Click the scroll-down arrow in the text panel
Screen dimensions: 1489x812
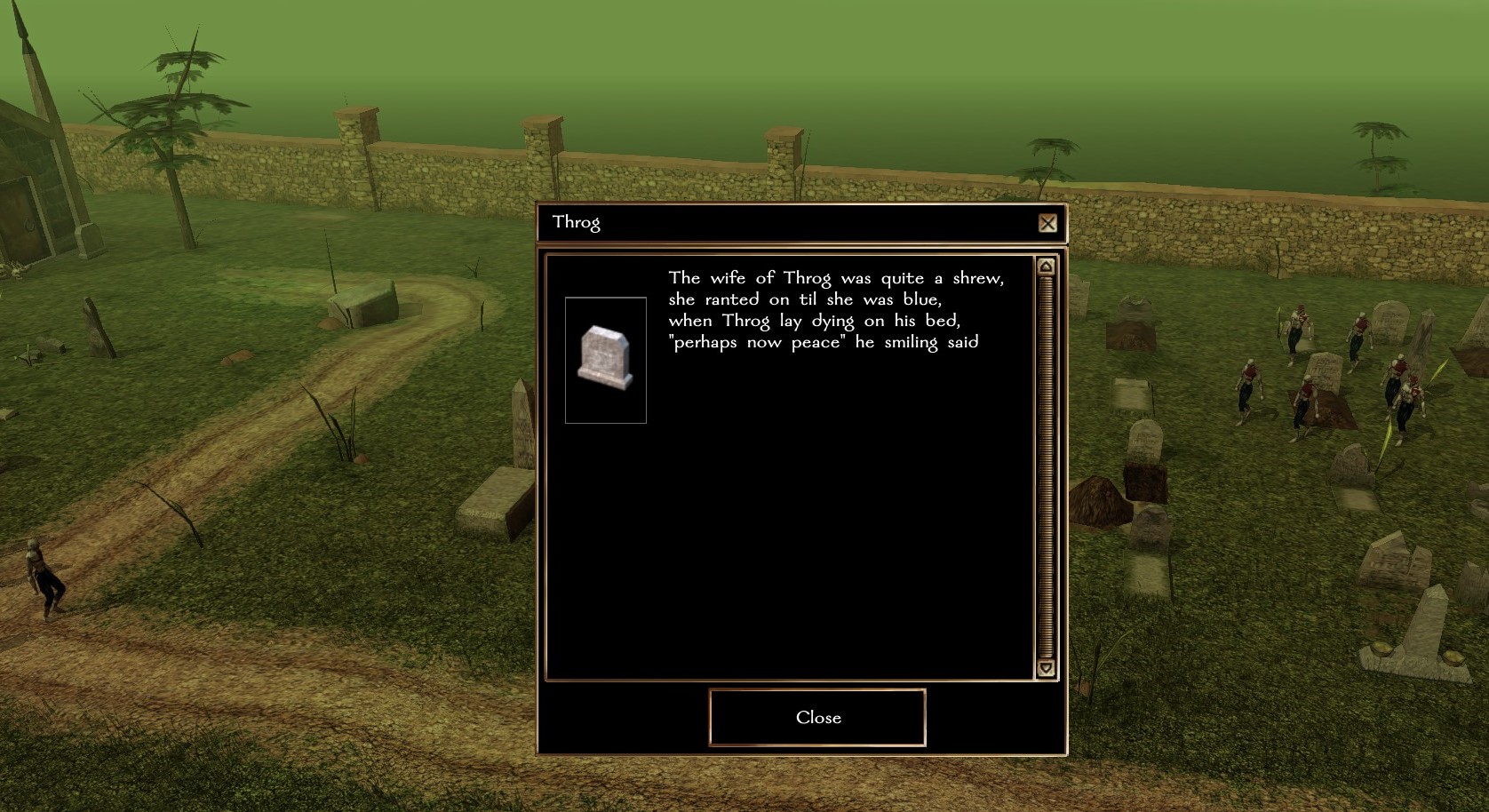pyautogui.click(x=1046, y=668)
